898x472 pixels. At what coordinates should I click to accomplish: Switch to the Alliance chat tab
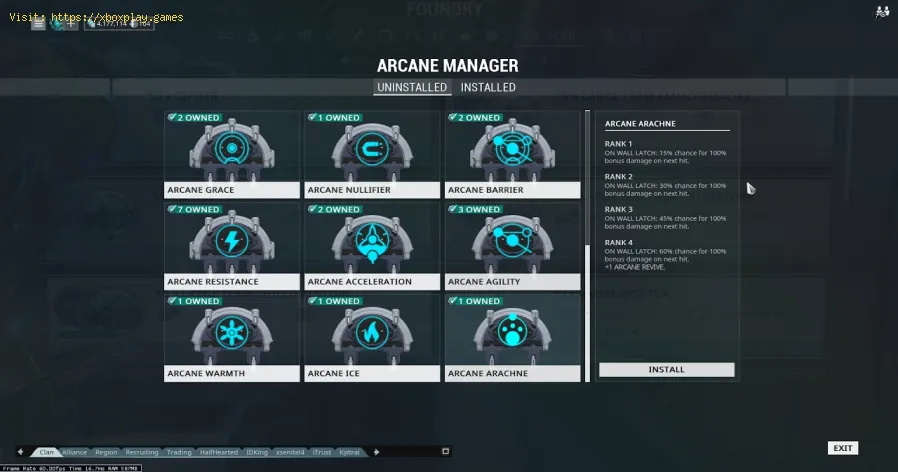point(75,452)
